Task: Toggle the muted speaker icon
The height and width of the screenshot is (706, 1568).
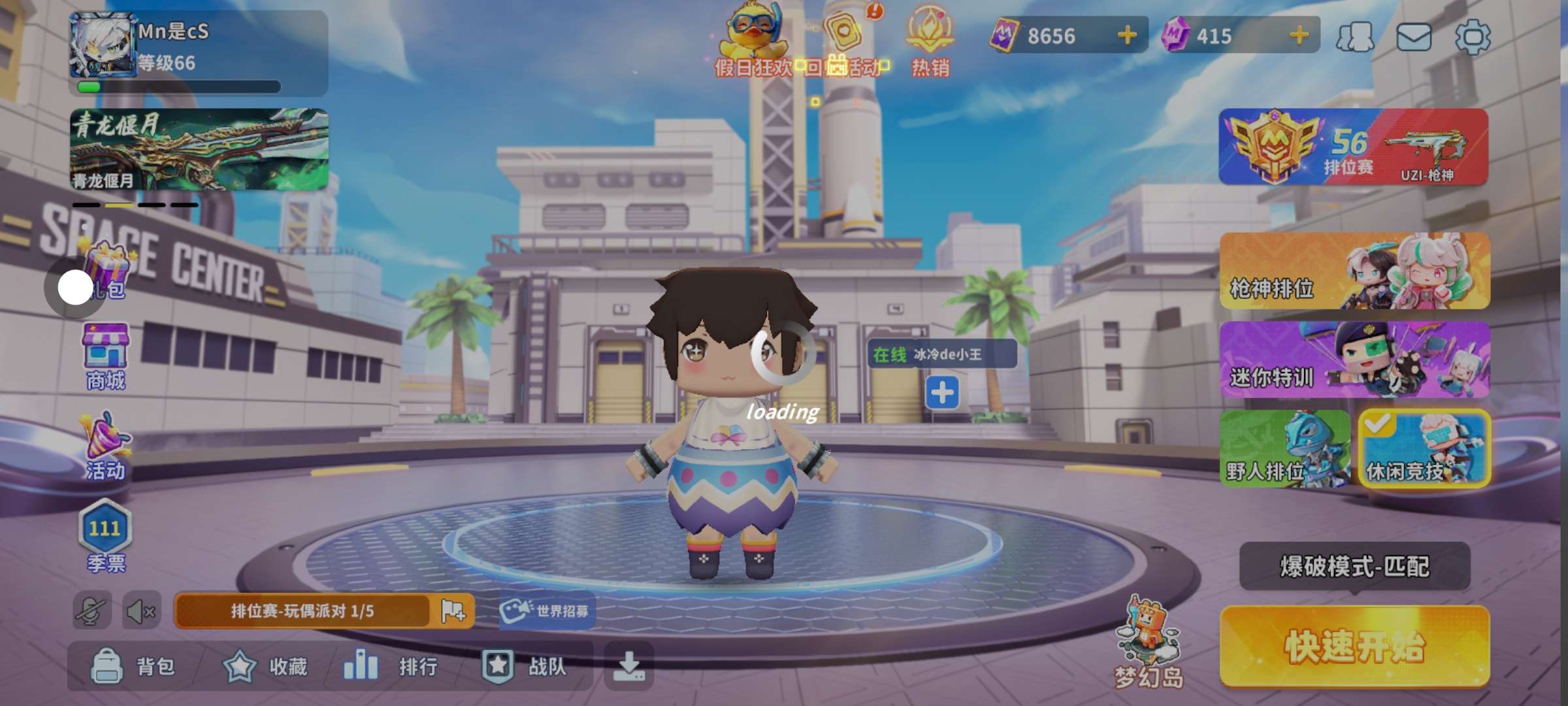Action: pyautogui.click(x=140, y=612)
